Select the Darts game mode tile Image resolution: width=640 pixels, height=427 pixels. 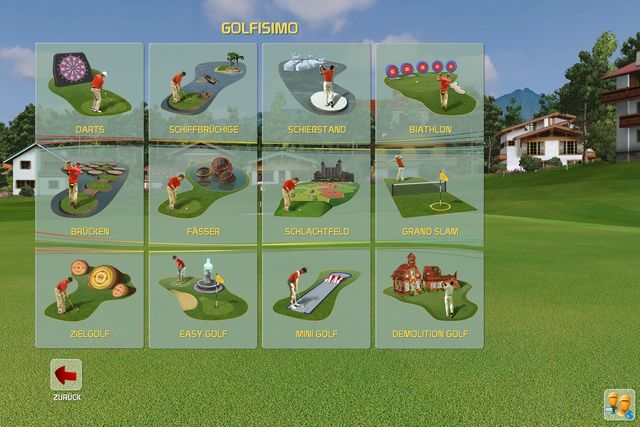coord(89,91)
